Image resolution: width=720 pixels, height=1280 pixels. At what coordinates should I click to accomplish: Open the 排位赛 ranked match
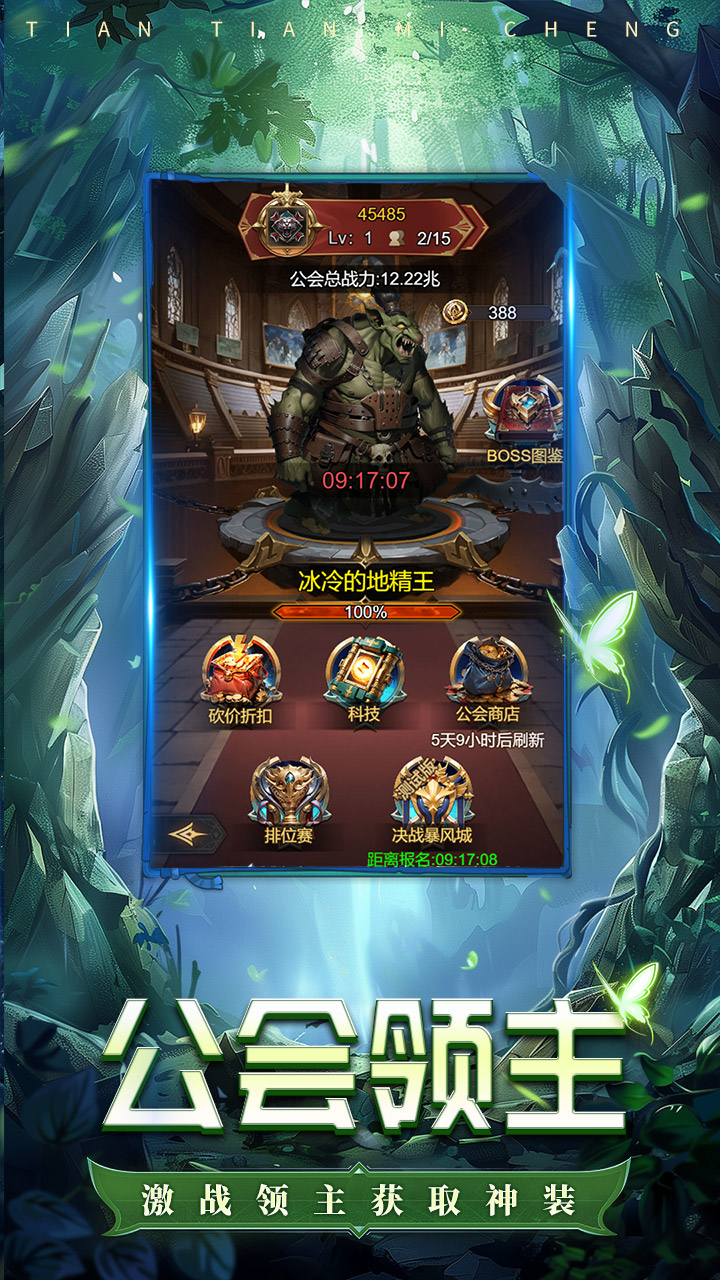(x=289, y=795)
